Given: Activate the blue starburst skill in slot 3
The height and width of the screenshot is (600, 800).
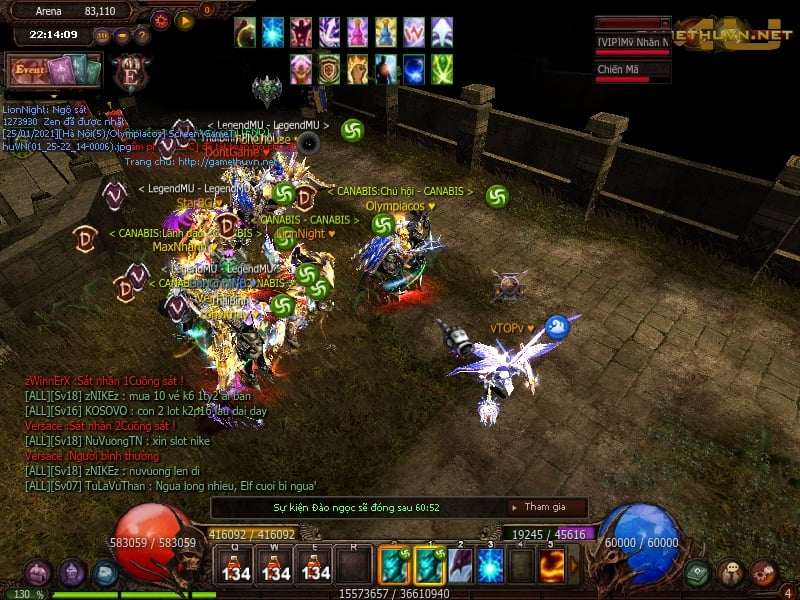Looking at the screenshot, I should [490, 565].
